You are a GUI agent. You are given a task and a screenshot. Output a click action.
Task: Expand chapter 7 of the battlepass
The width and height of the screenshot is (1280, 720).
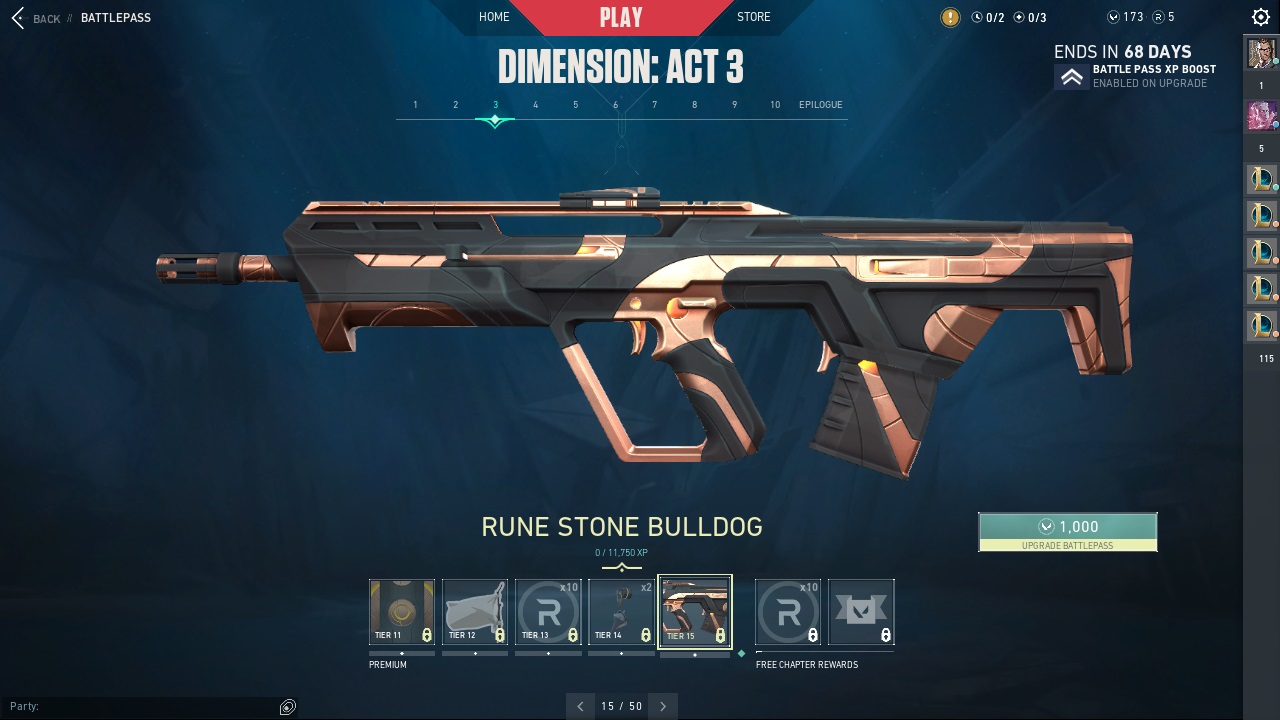(654, 104)
